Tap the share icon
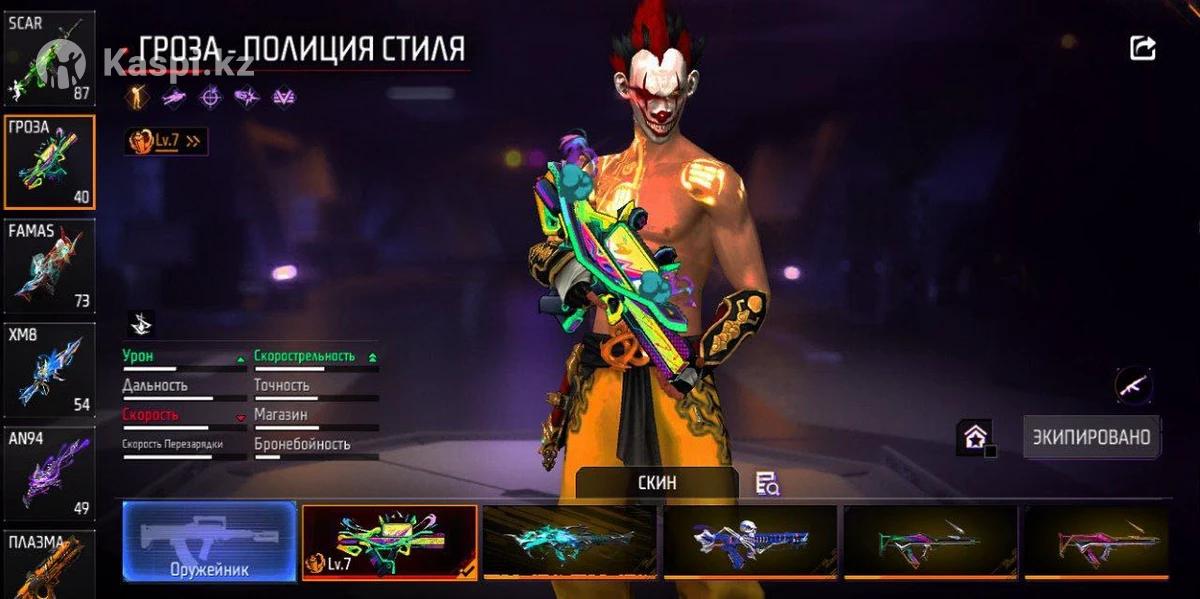1200x599 pixels. point(1143,48)
